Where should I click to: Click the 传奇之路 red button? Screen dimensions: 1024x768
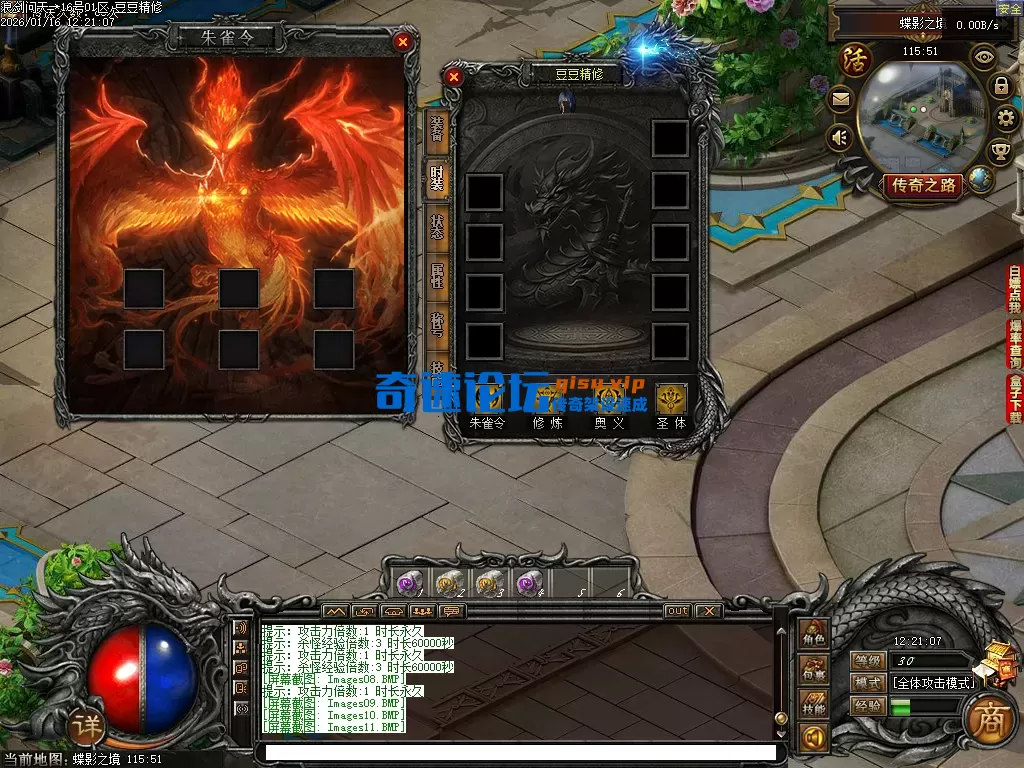[x=922, y=185]
